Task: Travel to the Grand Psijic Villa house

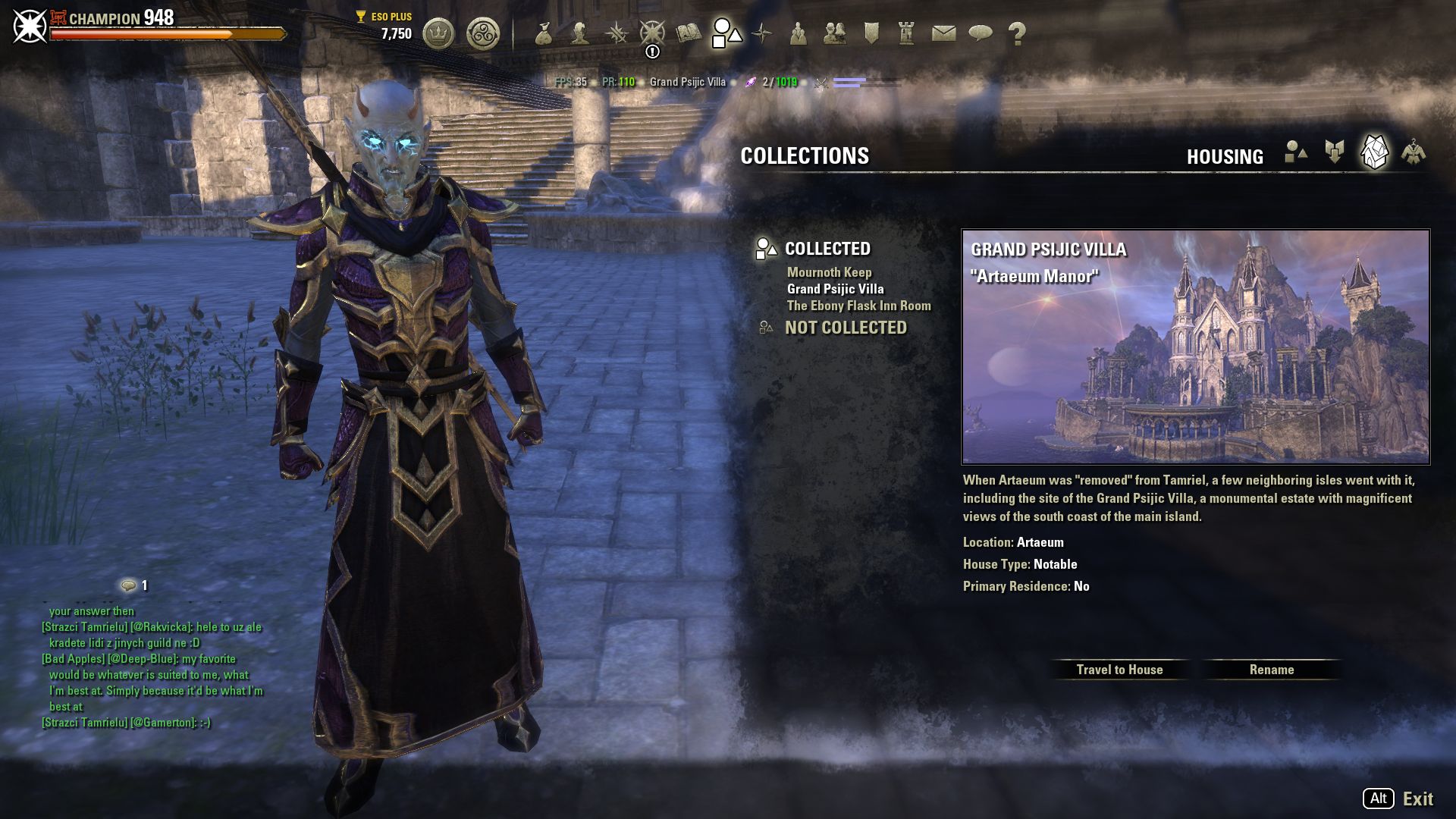Action: tap(1119, 670)
